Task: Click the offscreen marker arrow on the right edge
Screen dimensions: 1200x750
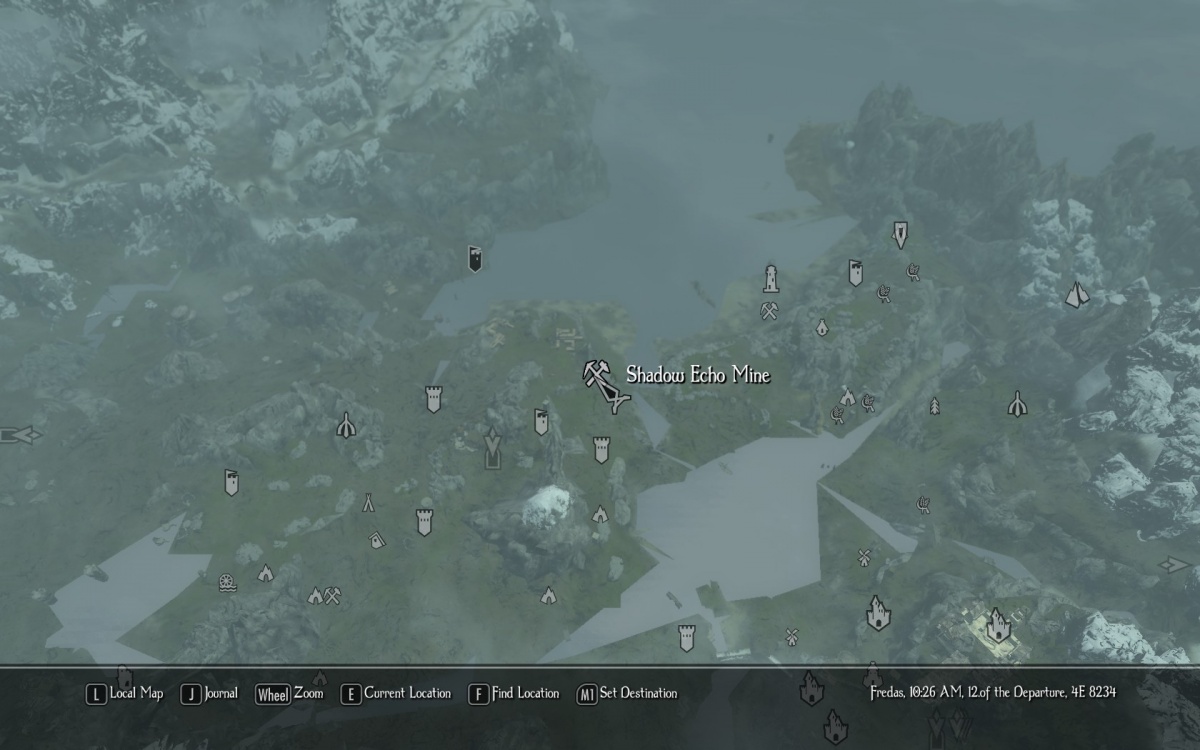Action: click(x=1175, y=565)
